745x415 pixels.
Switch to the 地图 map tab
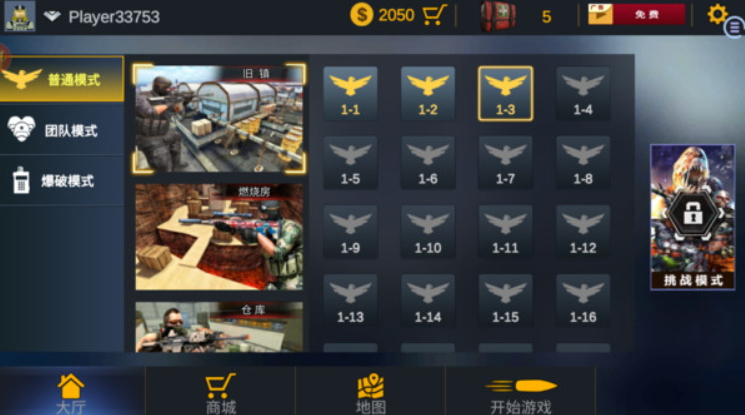(x=370, y=392)
